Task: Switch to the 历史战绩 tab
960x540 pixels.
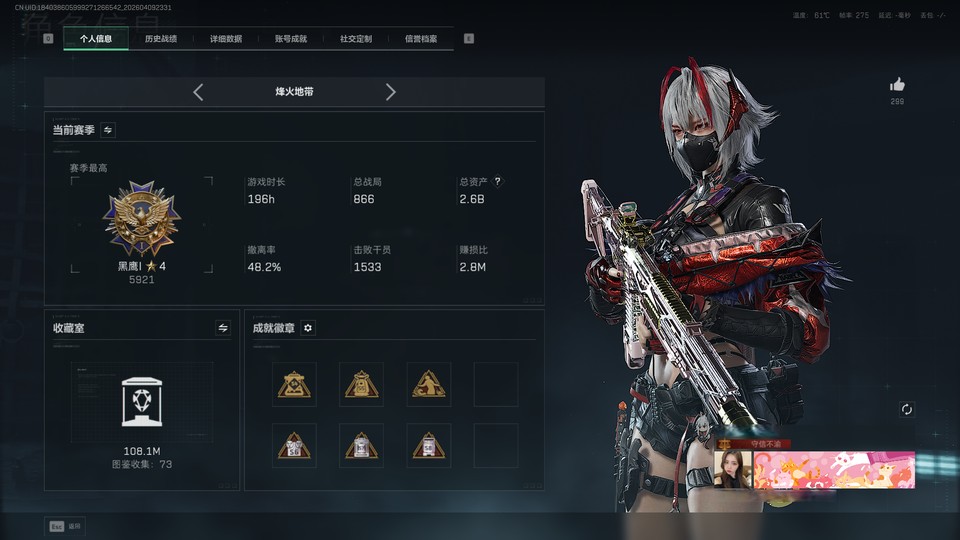Action: (x=160, y=39)
